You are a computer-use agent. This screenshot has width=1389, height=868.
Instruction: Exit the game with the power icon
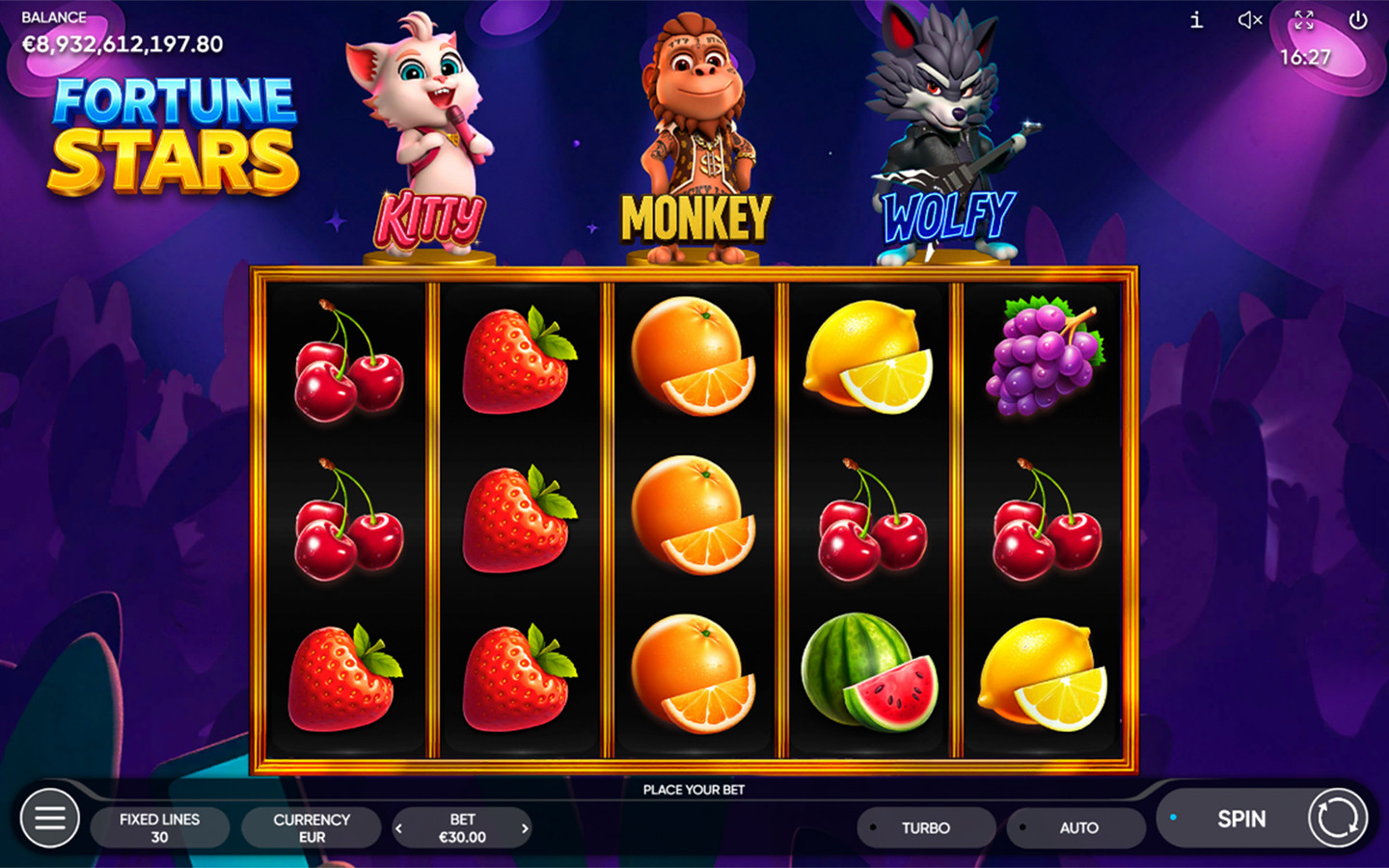coord(1358,20)
